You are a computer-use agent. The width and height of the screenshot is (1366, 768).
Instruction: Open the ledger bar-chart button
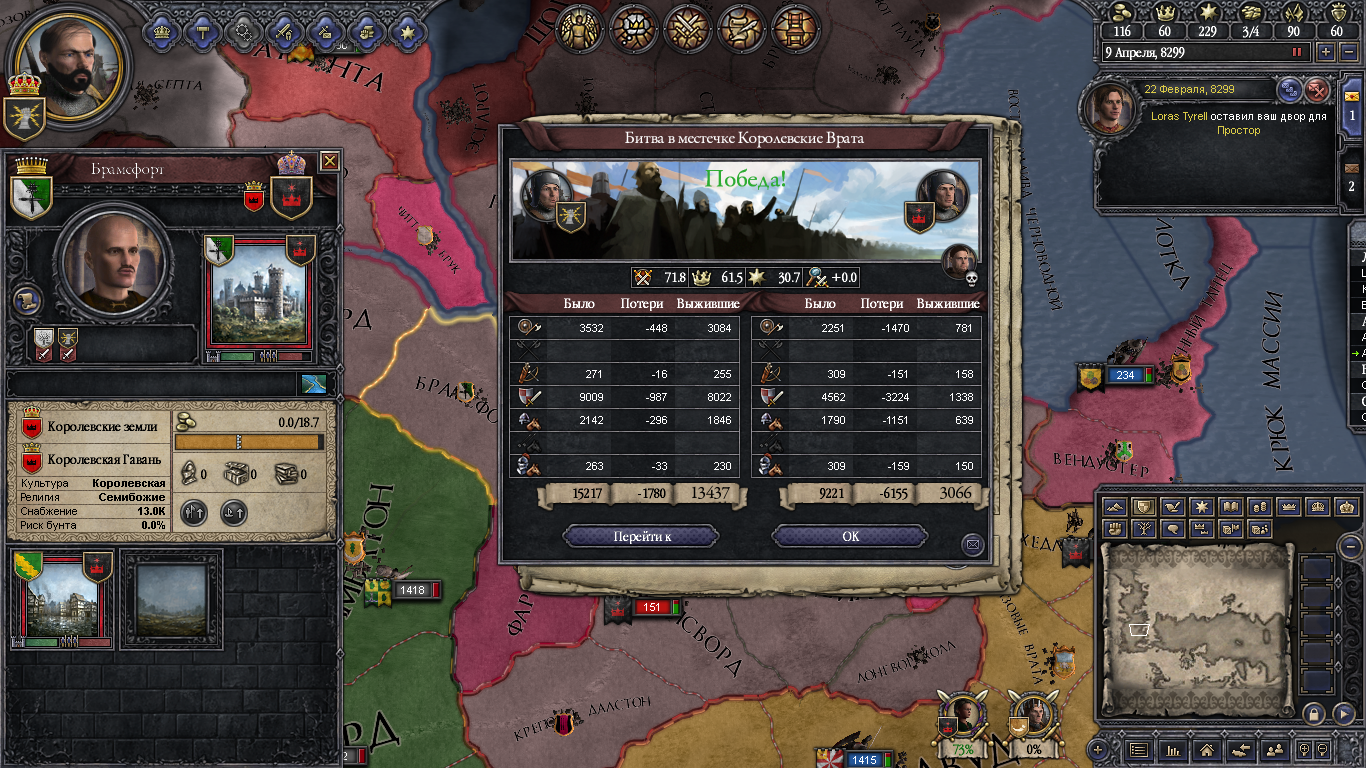pos(1173,749)
